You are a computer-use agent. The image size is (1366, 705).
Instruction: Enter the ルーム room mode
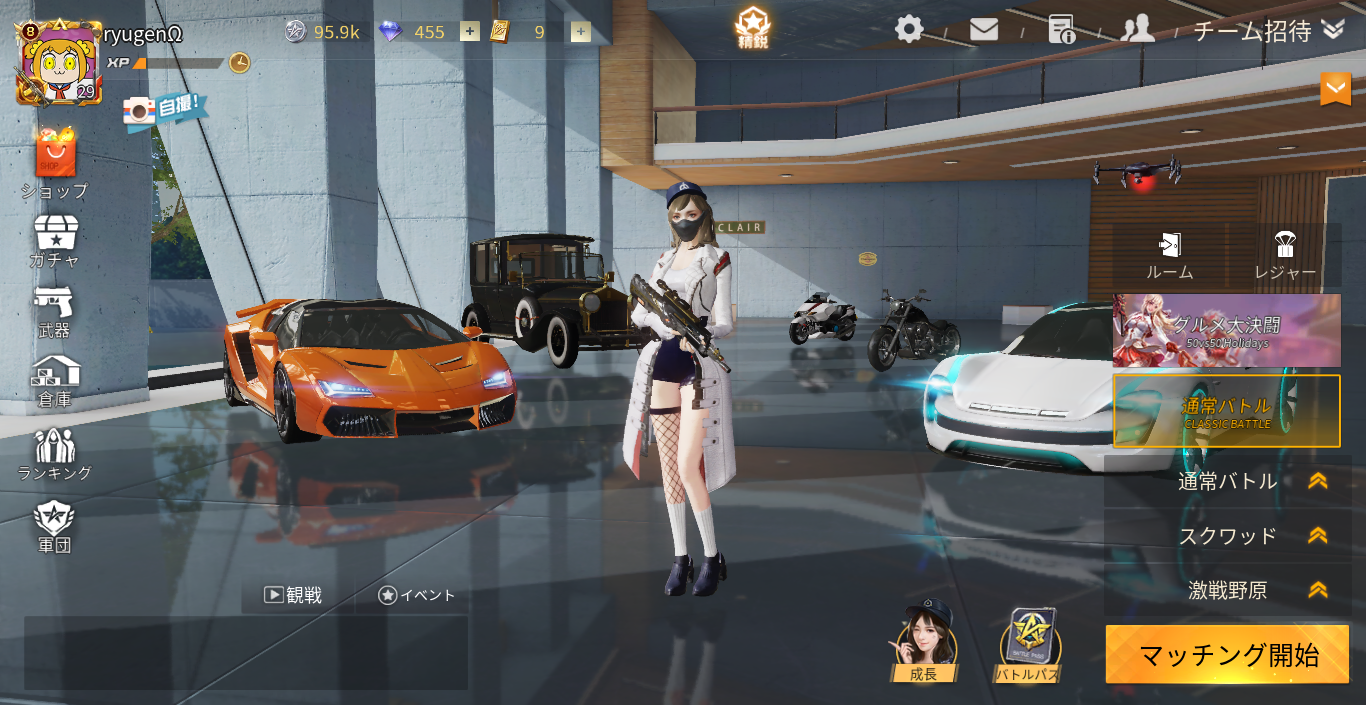(x=1169, y=255)
